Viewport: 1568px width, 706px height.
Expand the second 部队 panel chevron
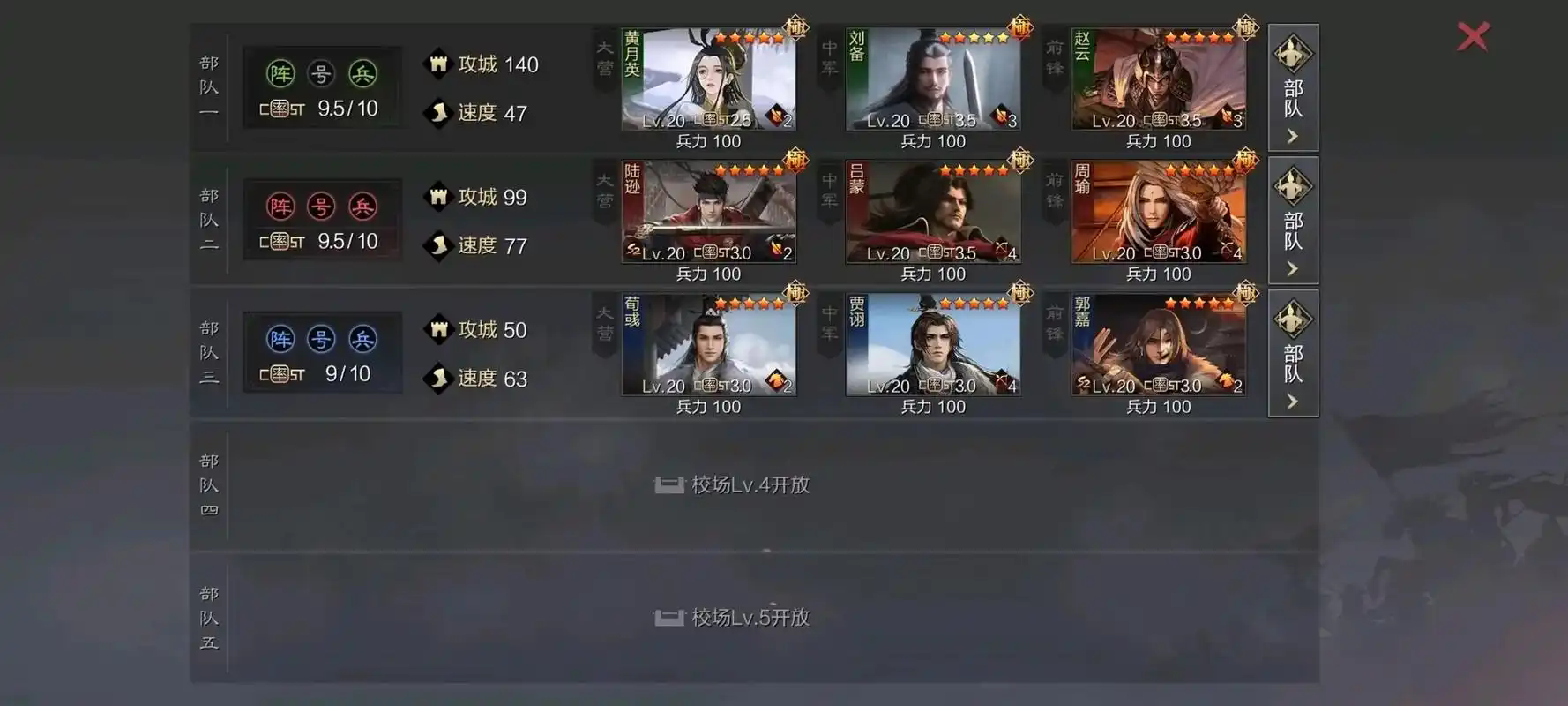pyautogui.click(x=1292, y=267)
